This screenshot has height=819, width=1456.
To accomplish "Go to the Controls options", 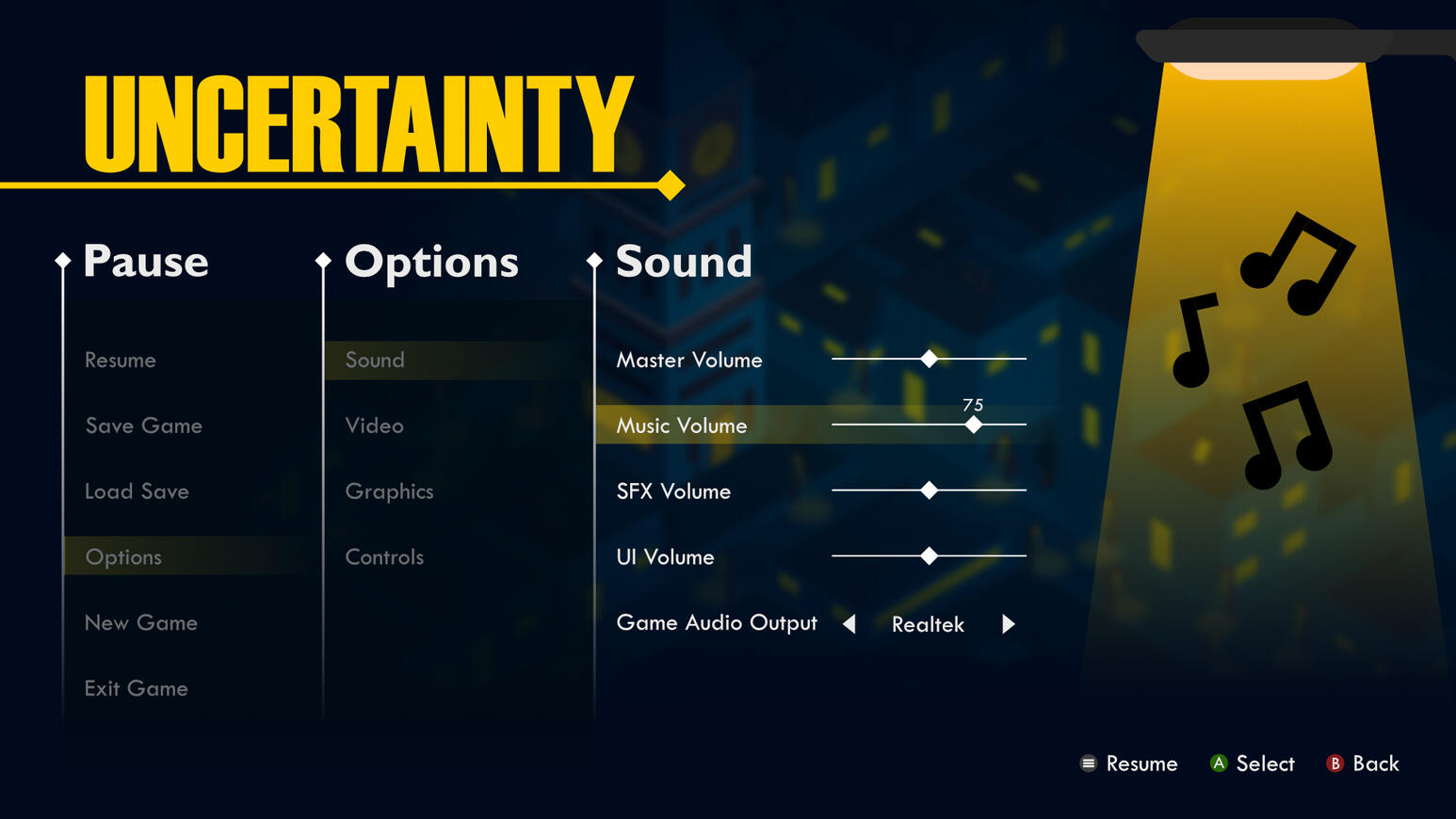I will pos(384,557).
